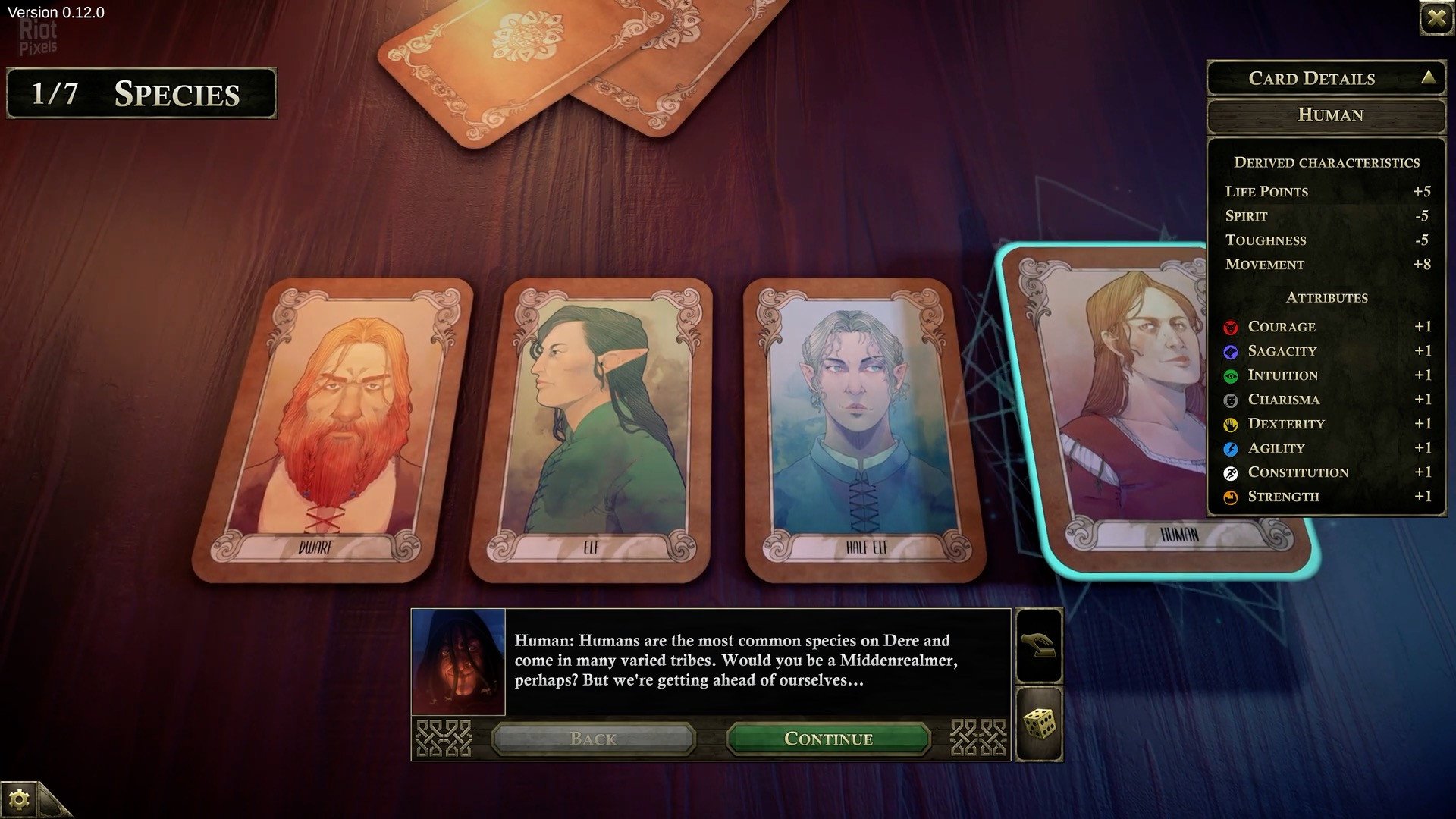This screenshot has height=819, width=1456.
Task: Click the hand-with-card icon button
Action: pyautogui.click(x=1039, y=646)
